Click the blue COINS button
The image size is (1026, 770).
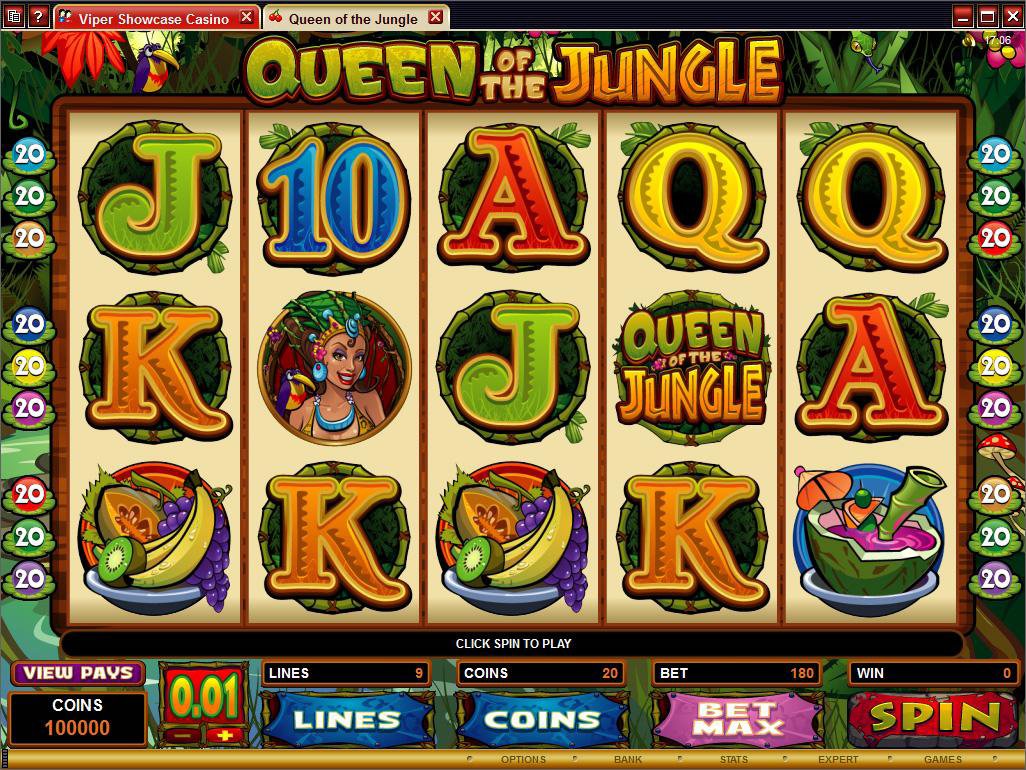click(542, 718)
